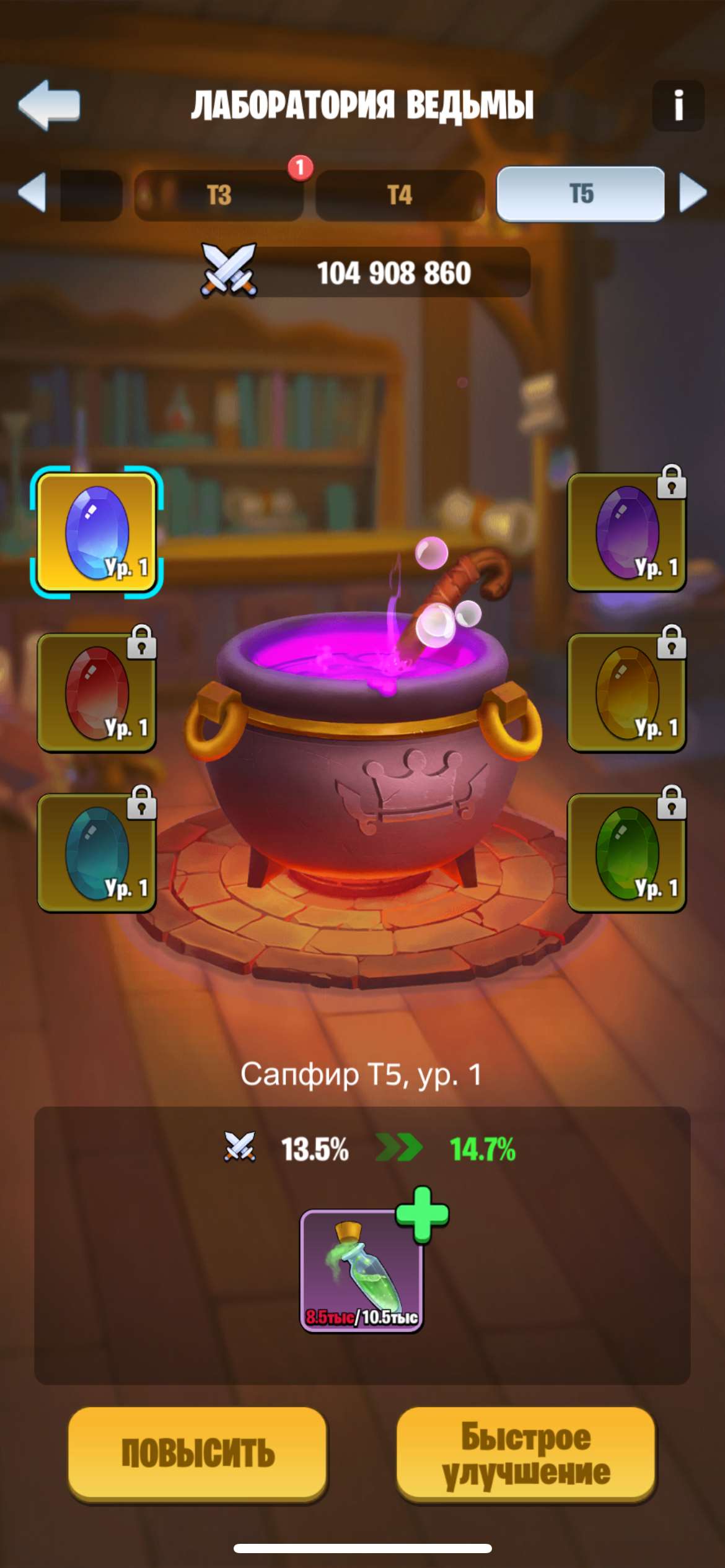The width and height of the screenshot is (725, 1568).
Task: Select the locked green emerald gem
Action: pyautogui.click(x=626, y=853)
